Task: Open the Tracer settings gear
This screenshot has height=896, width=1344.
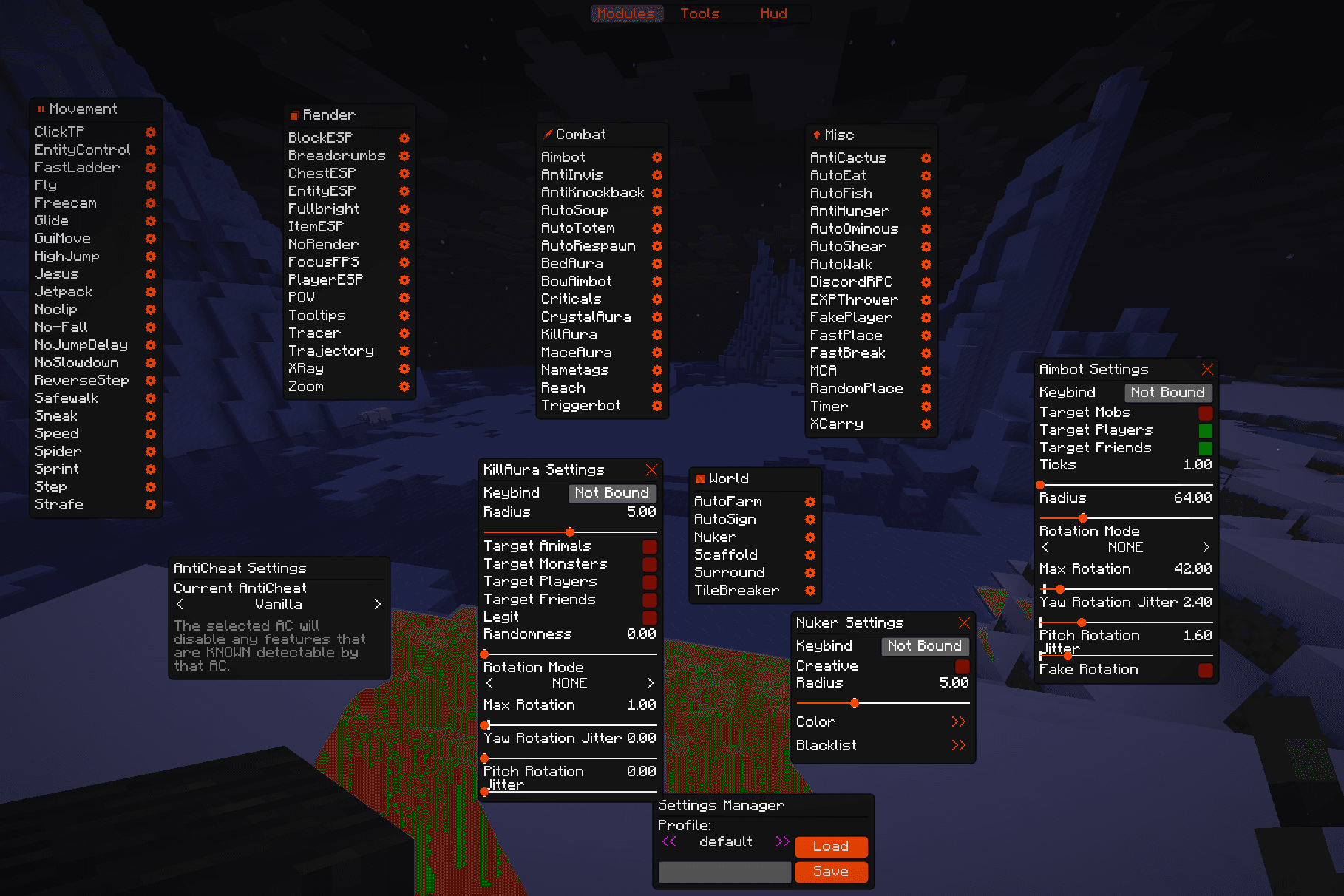Action: (404, 333)
